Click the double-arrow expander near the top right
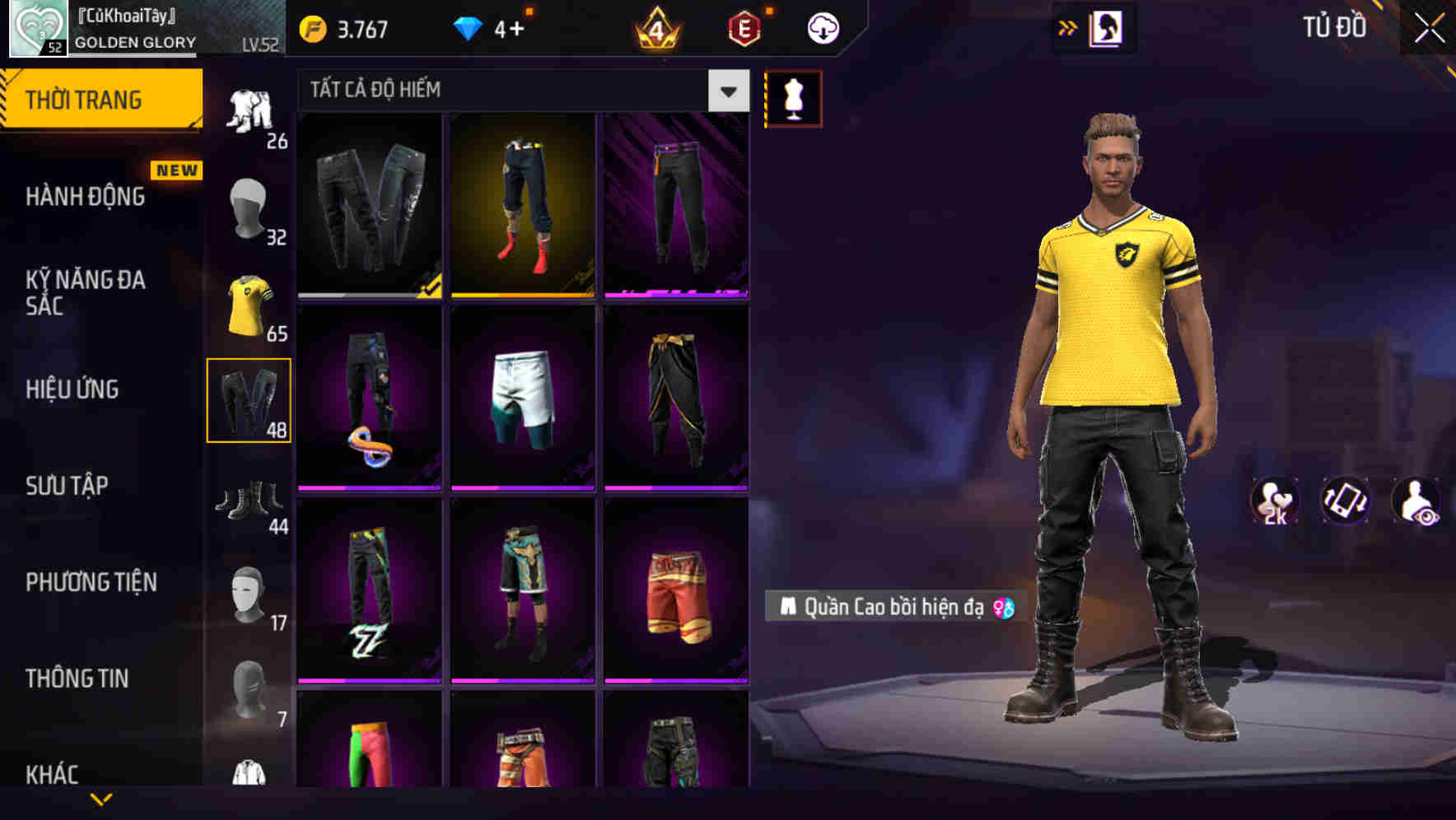 point(1069,27)
